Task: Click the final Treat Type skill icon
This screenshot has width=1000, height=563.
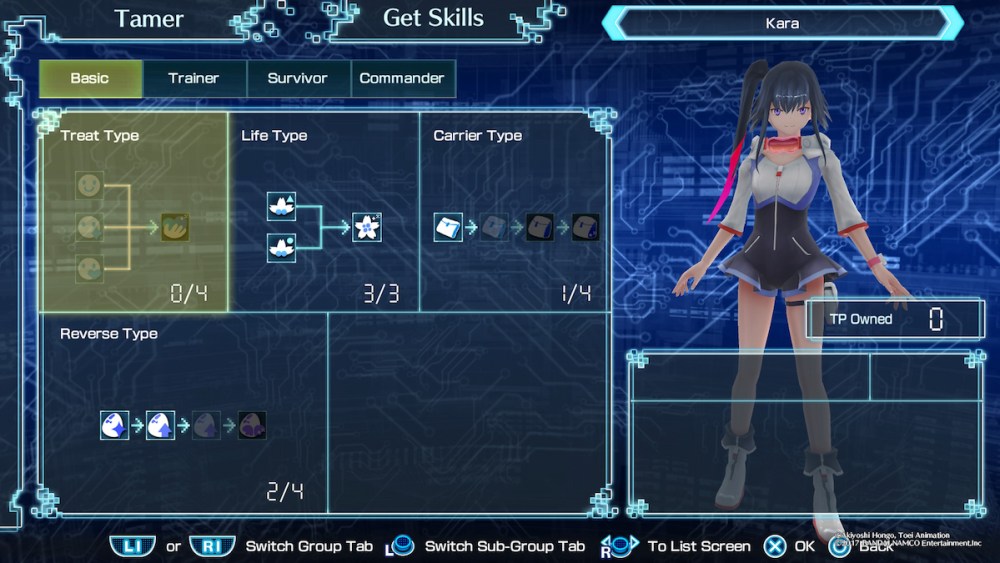Action: click(175, 227)
